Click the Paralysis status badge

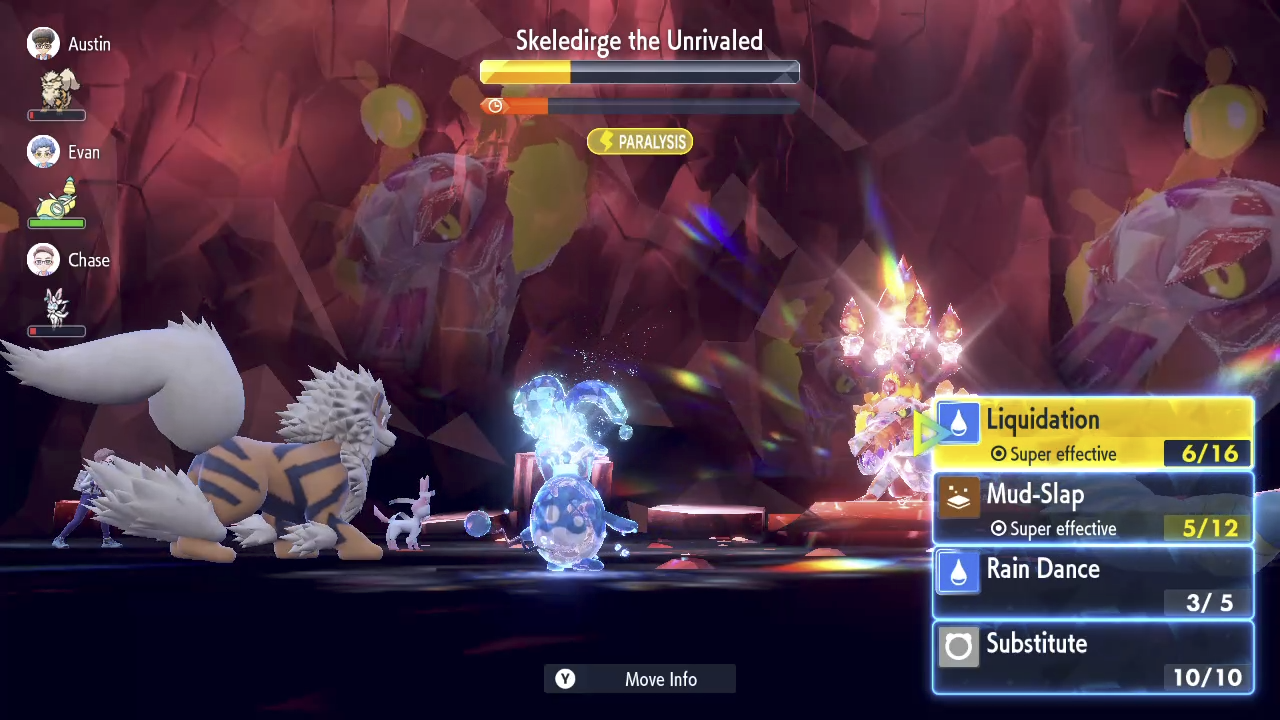[640, 142]
